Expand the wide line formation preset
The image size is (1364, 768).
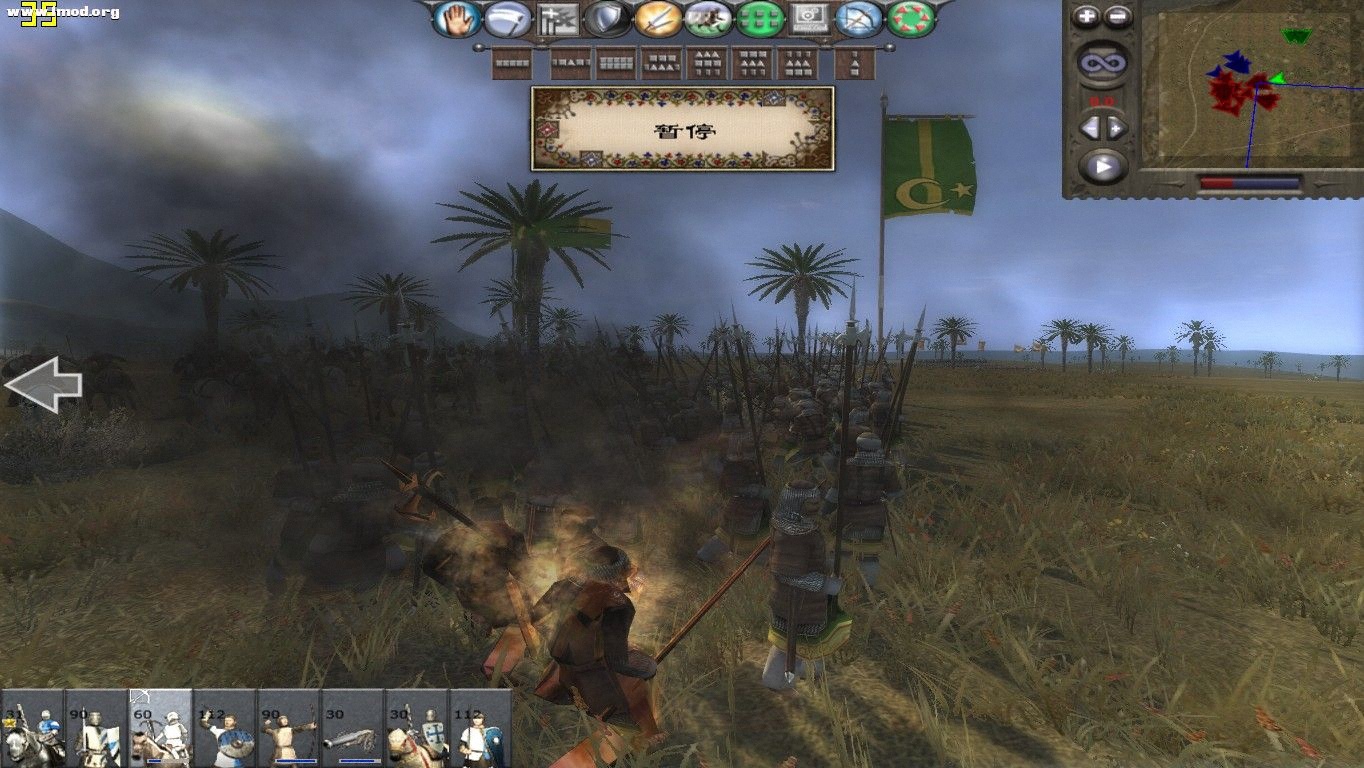513,62
